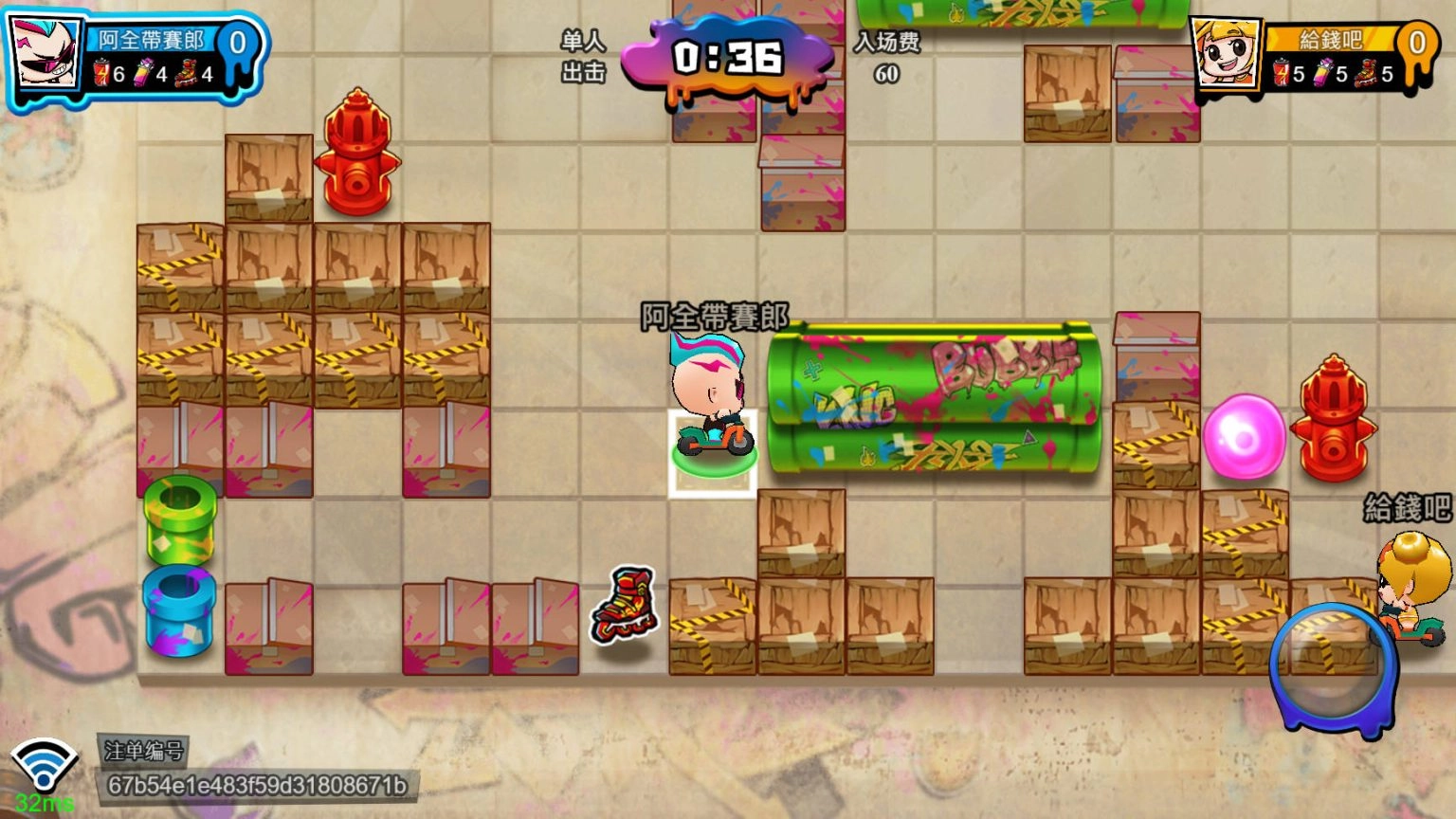Click the Wi-Fi signal indicator
1456x819 pixels.
coord(44,767)
